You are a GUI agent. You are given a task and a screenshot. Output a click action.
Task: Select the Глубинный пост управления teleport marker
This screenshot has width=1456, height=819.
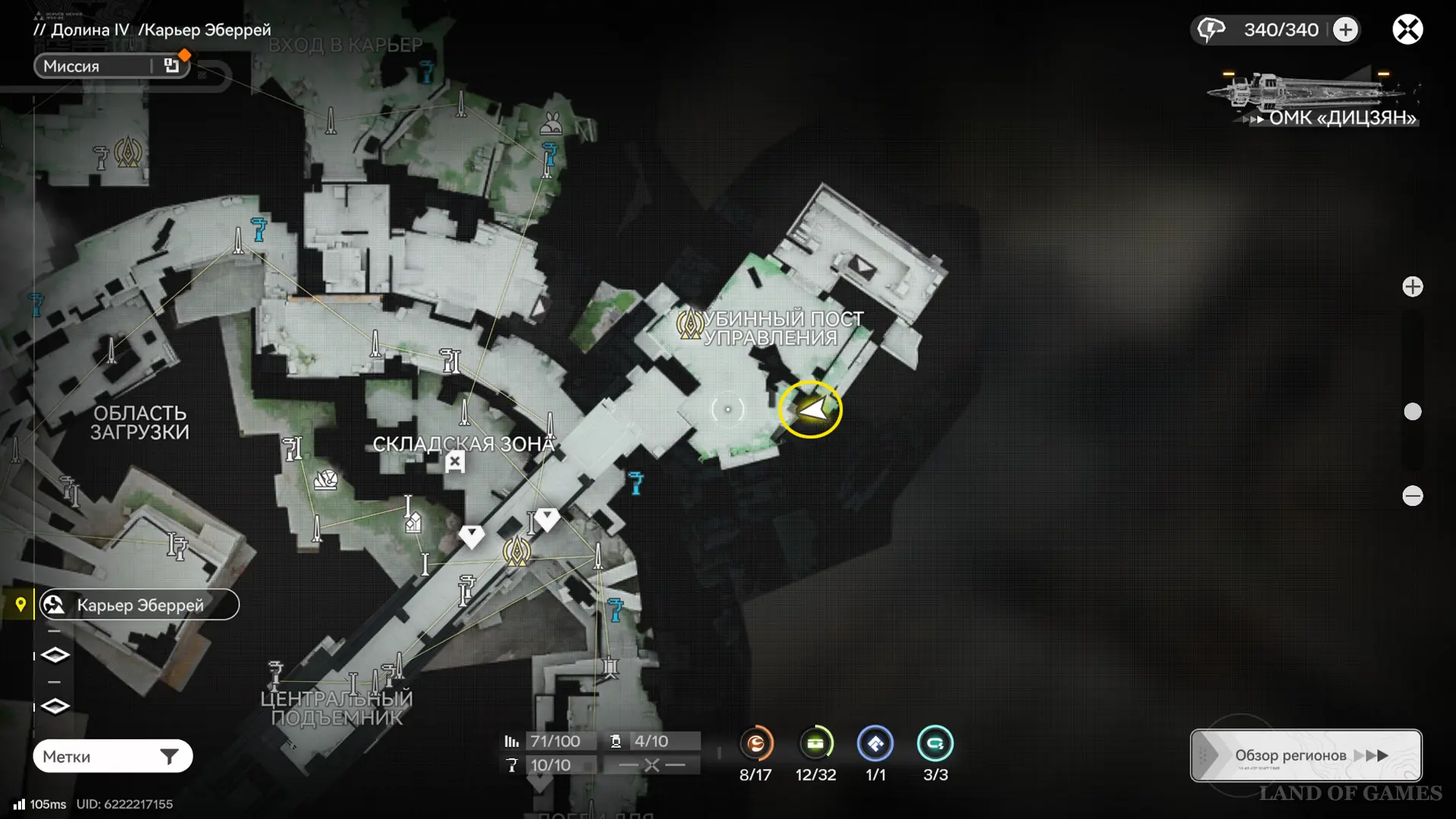click(x=689, y=325)
